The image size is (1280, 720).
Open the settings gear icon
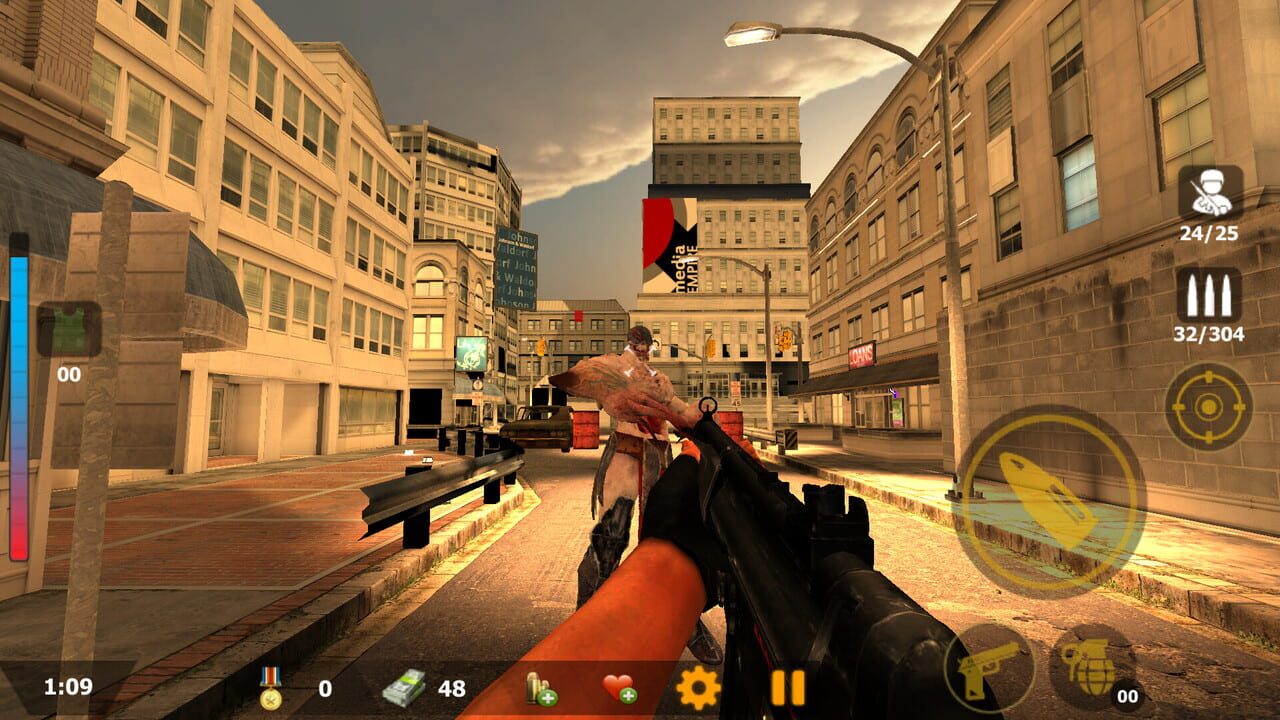tap(697, 686)
